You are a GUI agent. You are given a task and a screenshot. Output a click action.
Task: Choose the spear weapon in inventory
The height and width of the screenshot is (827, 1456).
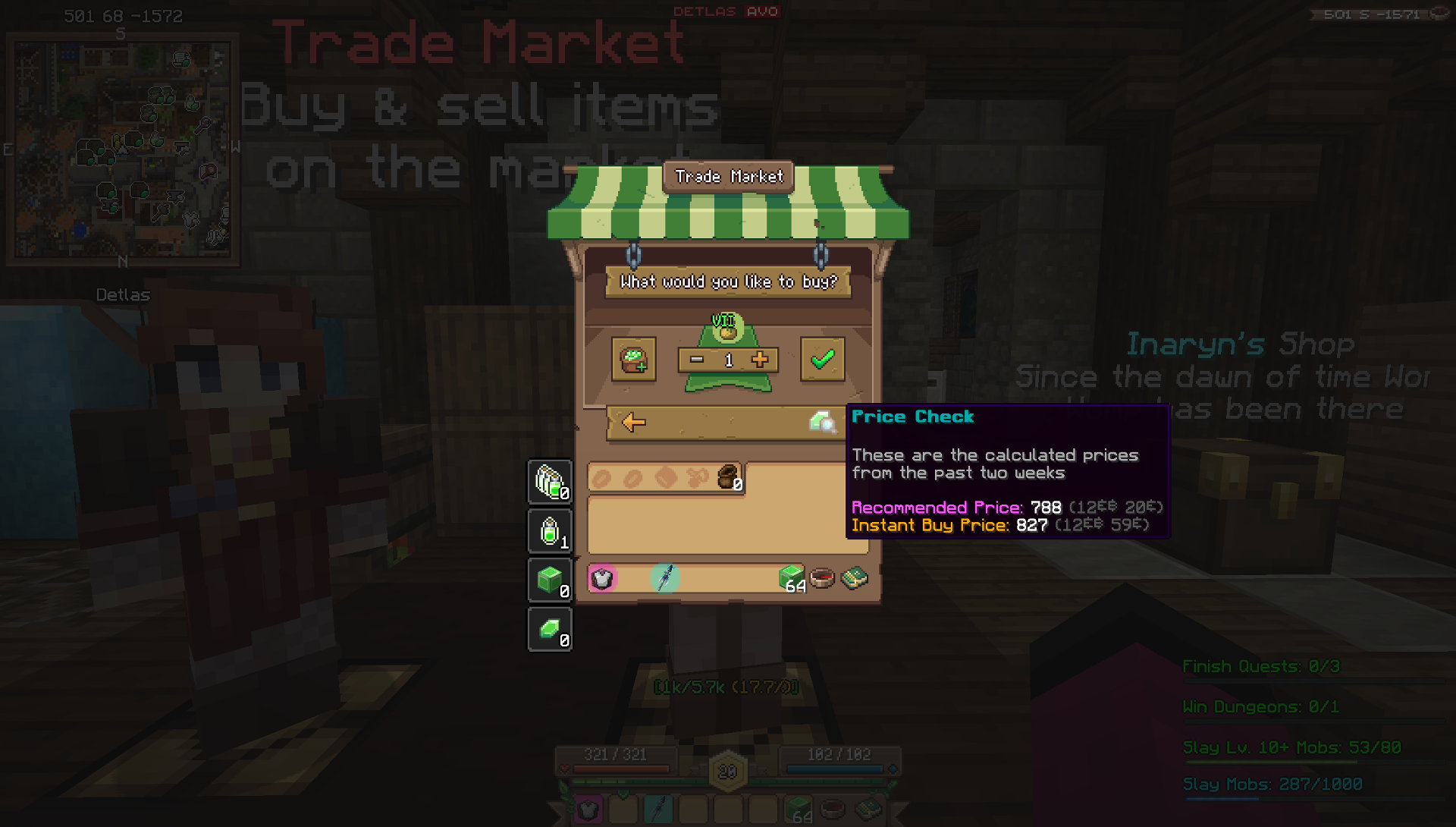(x=664, y=578)
